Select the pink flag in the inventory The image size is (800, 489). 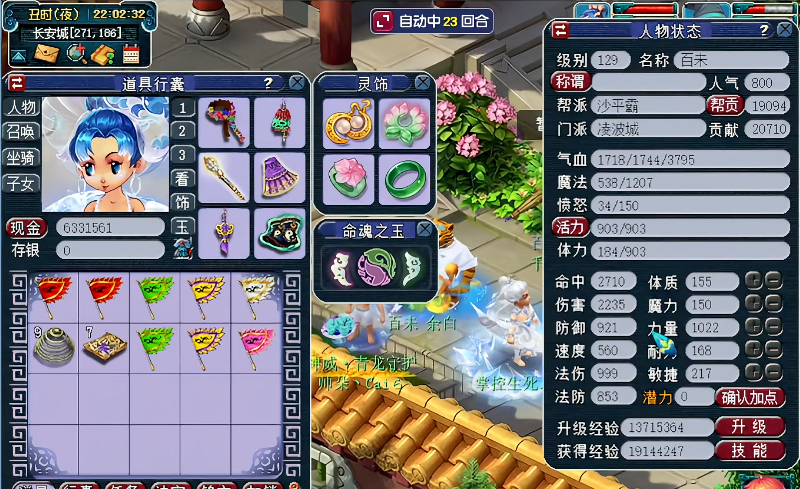(x=257, y=346)
